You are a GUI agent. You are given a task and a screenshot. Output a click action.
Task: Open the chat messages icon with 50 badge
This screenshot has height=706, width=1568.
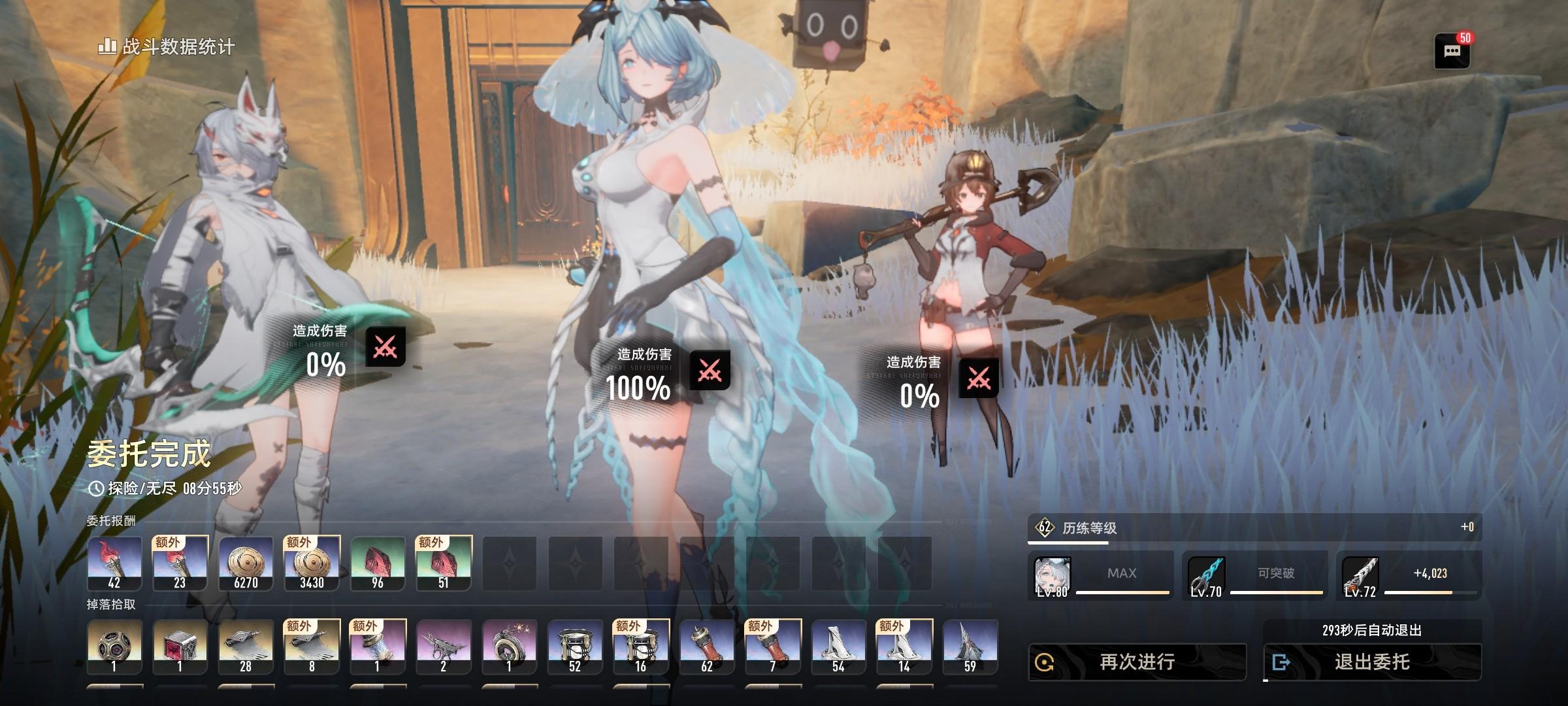click(x=1452, y=52)
